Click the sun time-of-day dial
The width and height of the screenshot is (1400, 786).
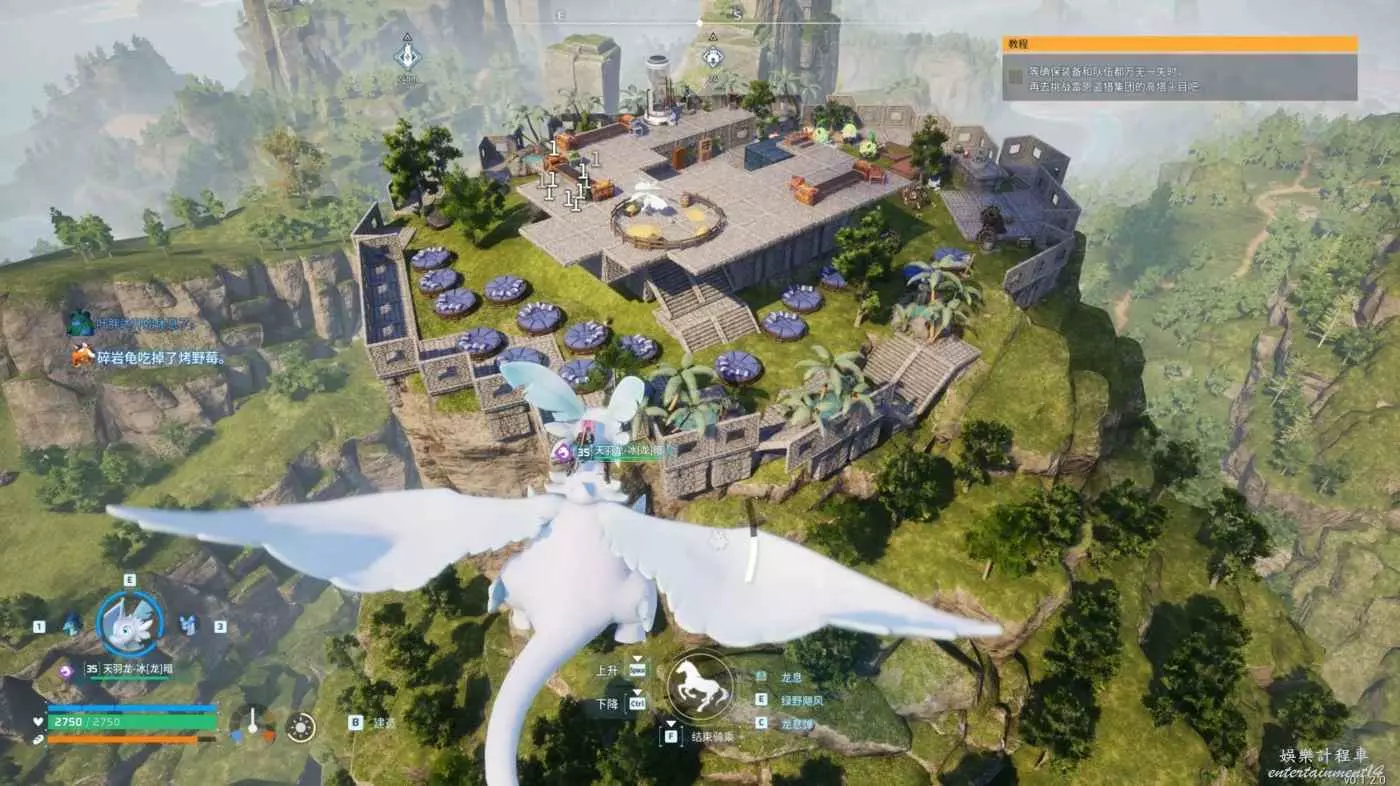[x=299, y=727]
